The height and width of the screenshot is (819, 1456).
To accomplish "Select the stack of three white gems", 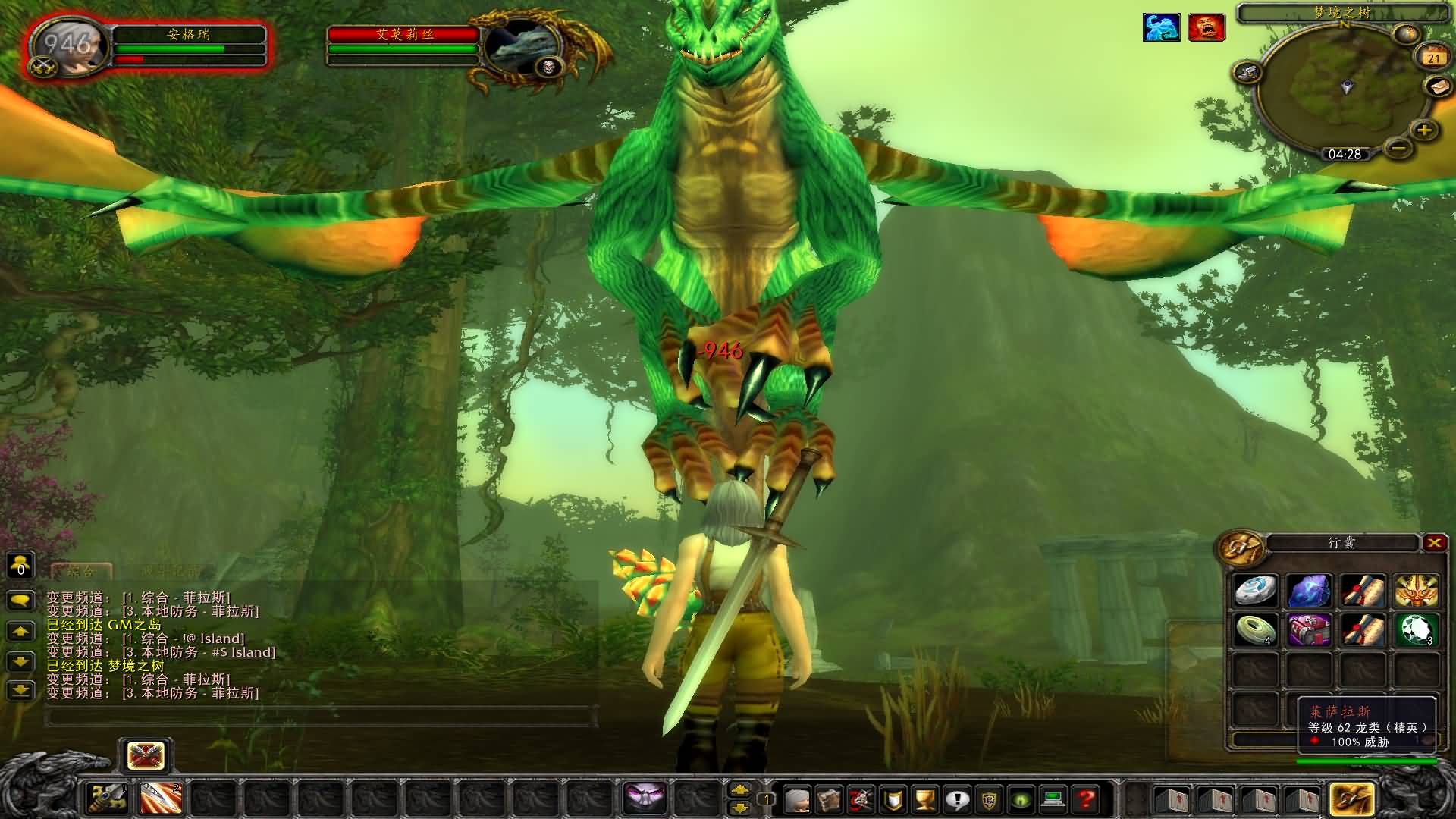I will point(1416,630).
